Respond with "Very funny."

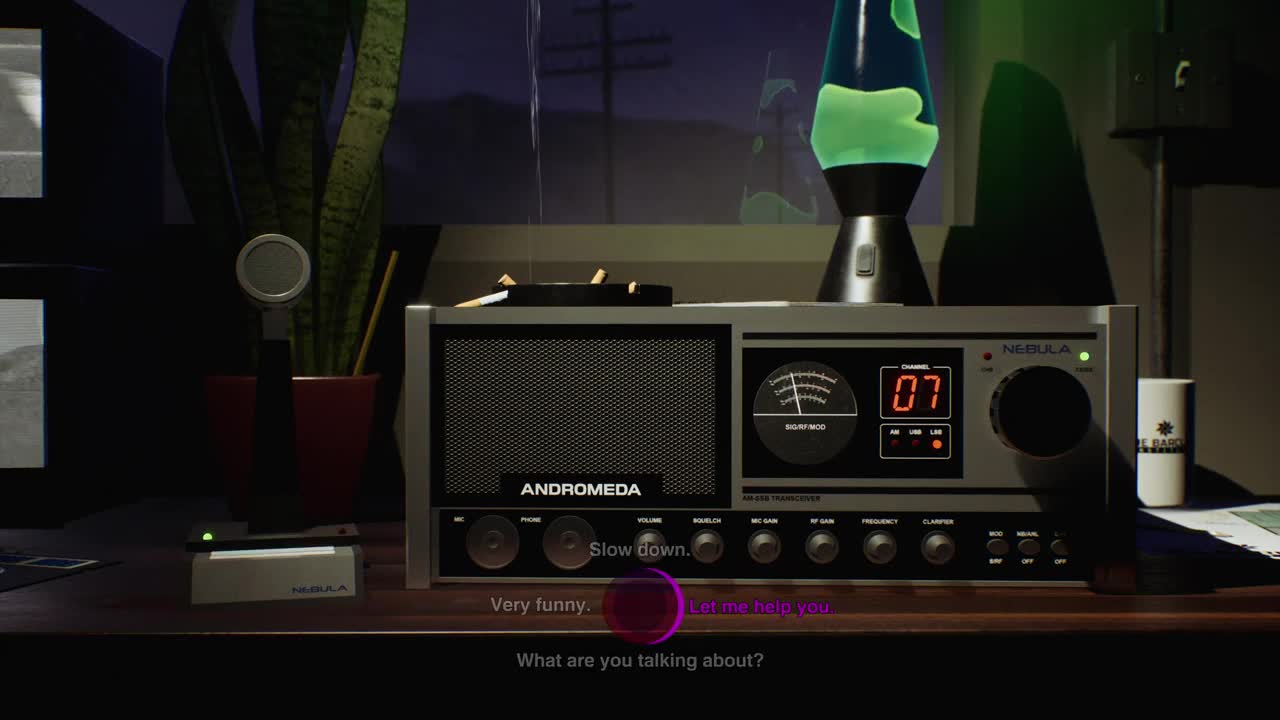[537, 604]
